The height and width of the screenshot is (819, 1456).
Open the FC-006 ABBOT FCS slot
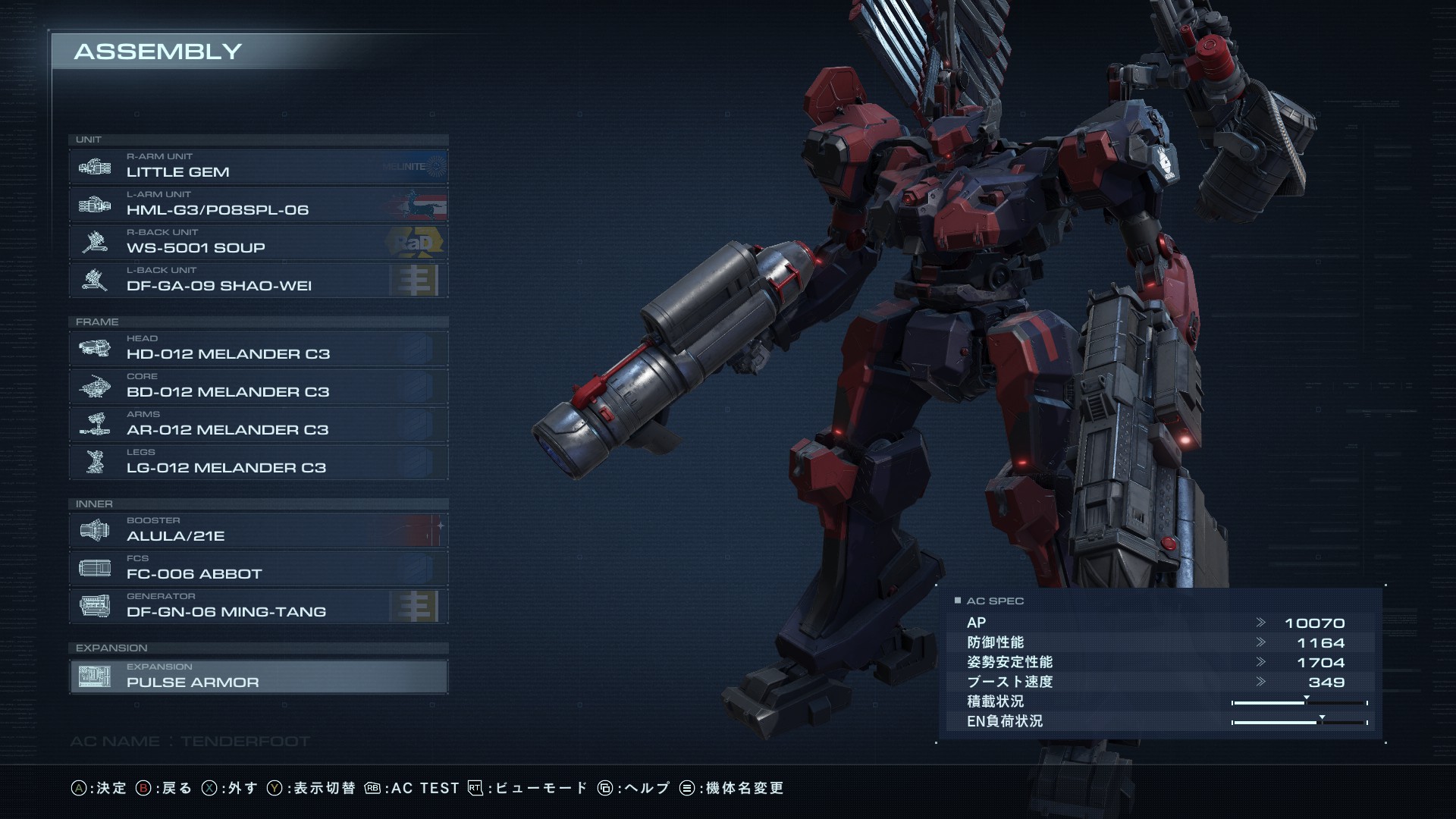coord(258,568)
